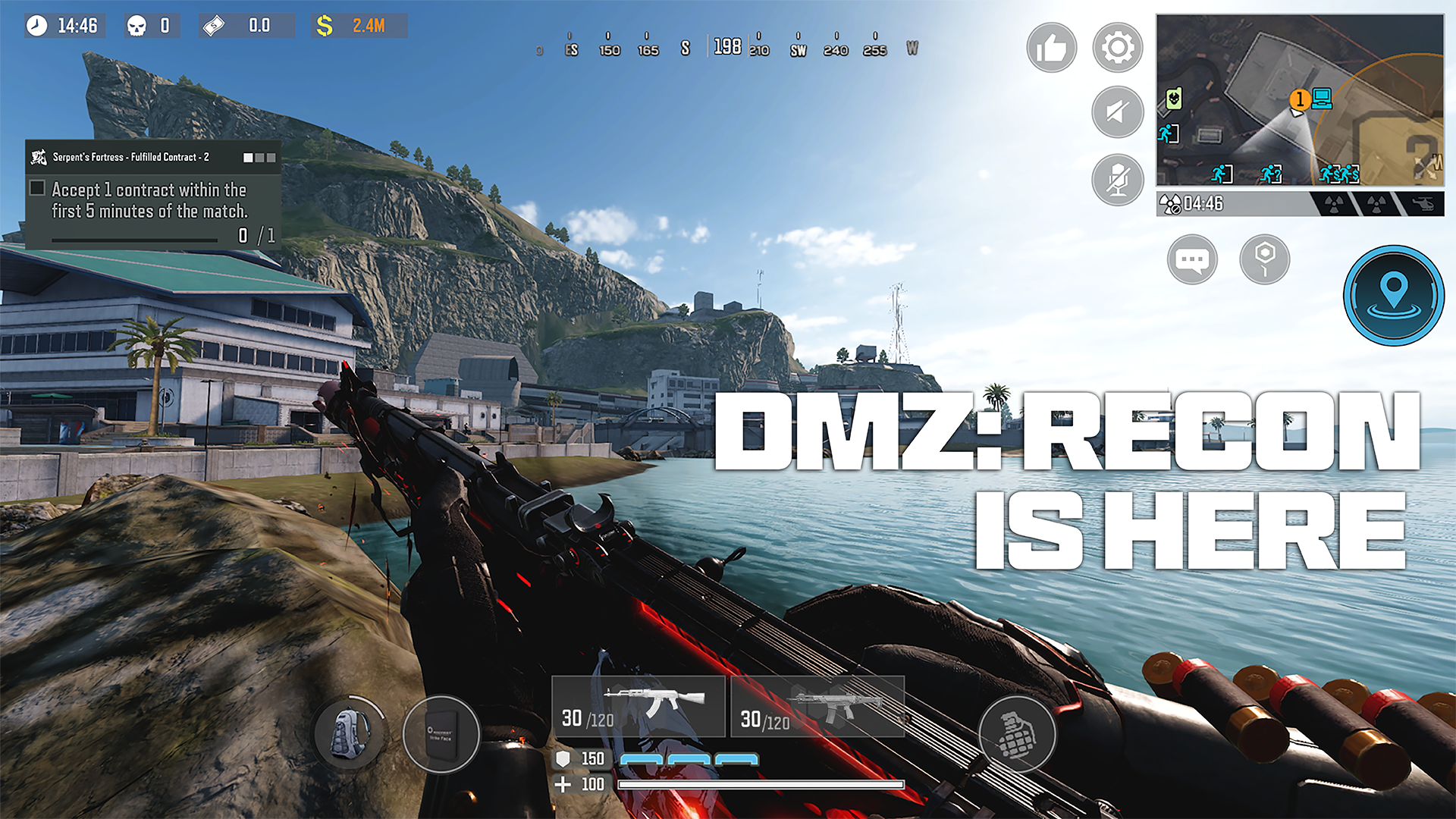Mute game sound via speaker toggle
The width and height of the screenshot is (1456, 819).
1116,112
